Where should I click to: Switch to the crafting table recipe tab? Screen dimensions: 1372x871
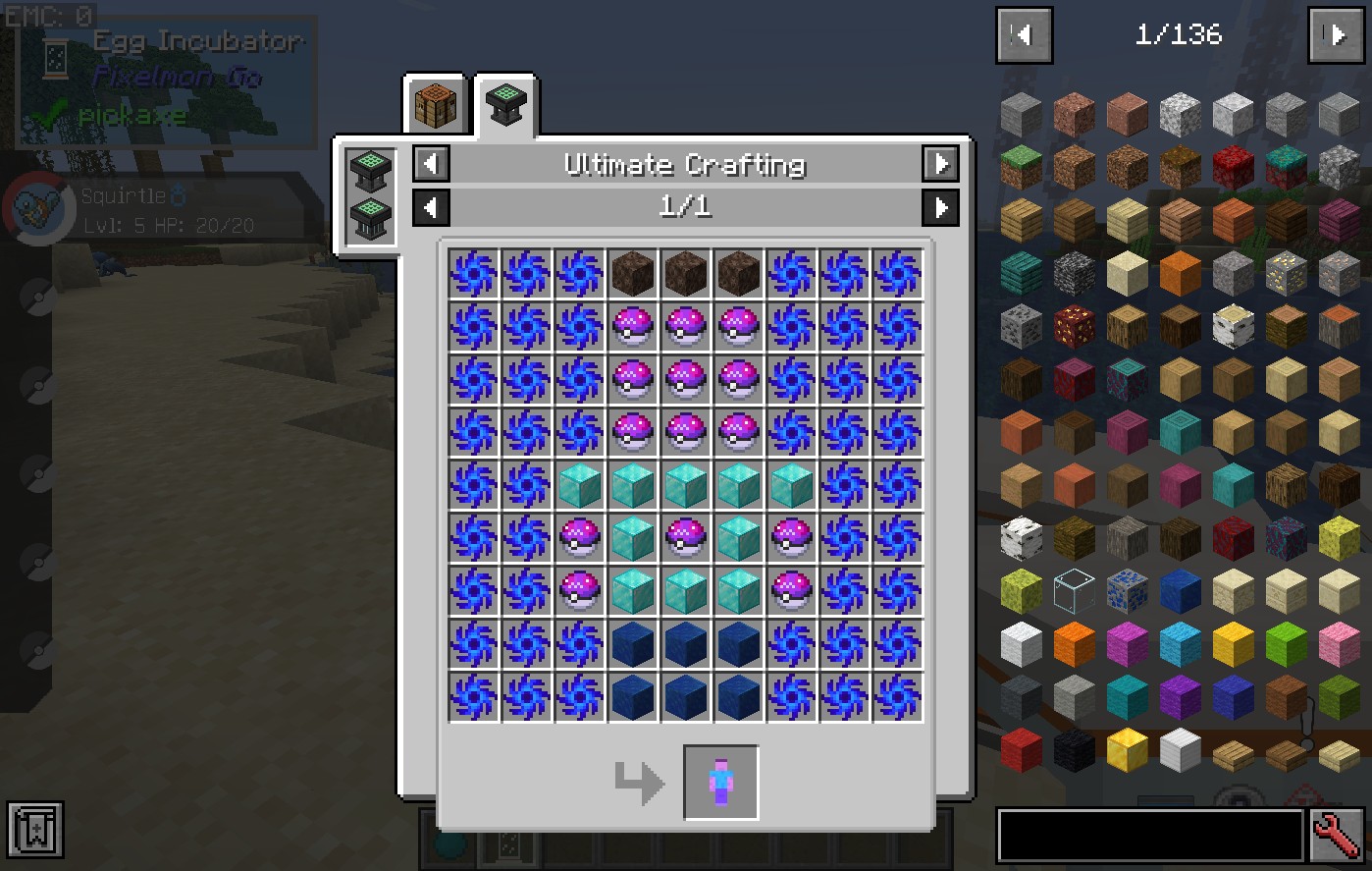436,104
